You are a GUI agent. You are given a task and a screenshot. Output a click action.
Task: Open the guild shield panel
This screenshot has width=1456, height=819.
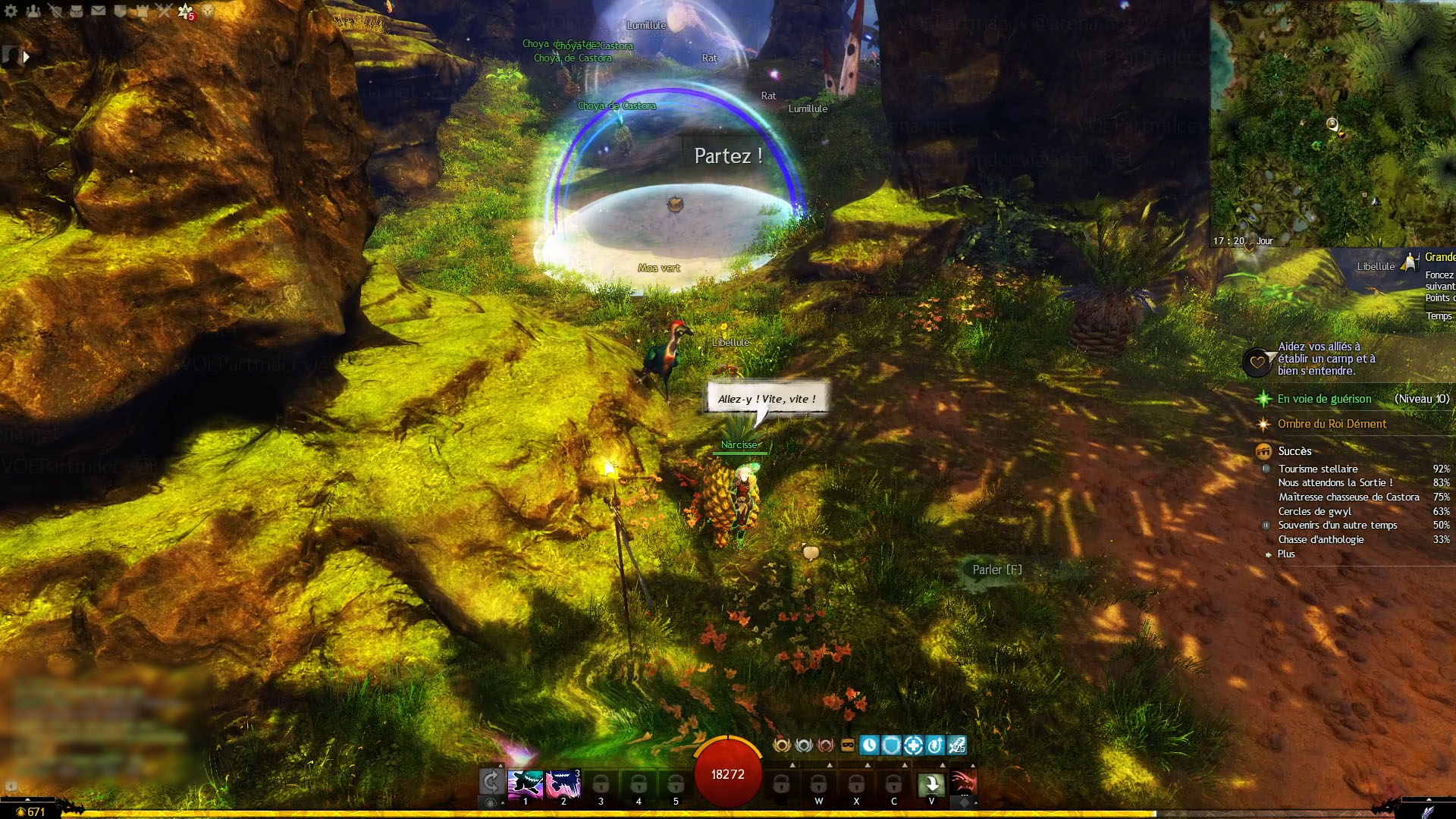click(x=120, y=11)
